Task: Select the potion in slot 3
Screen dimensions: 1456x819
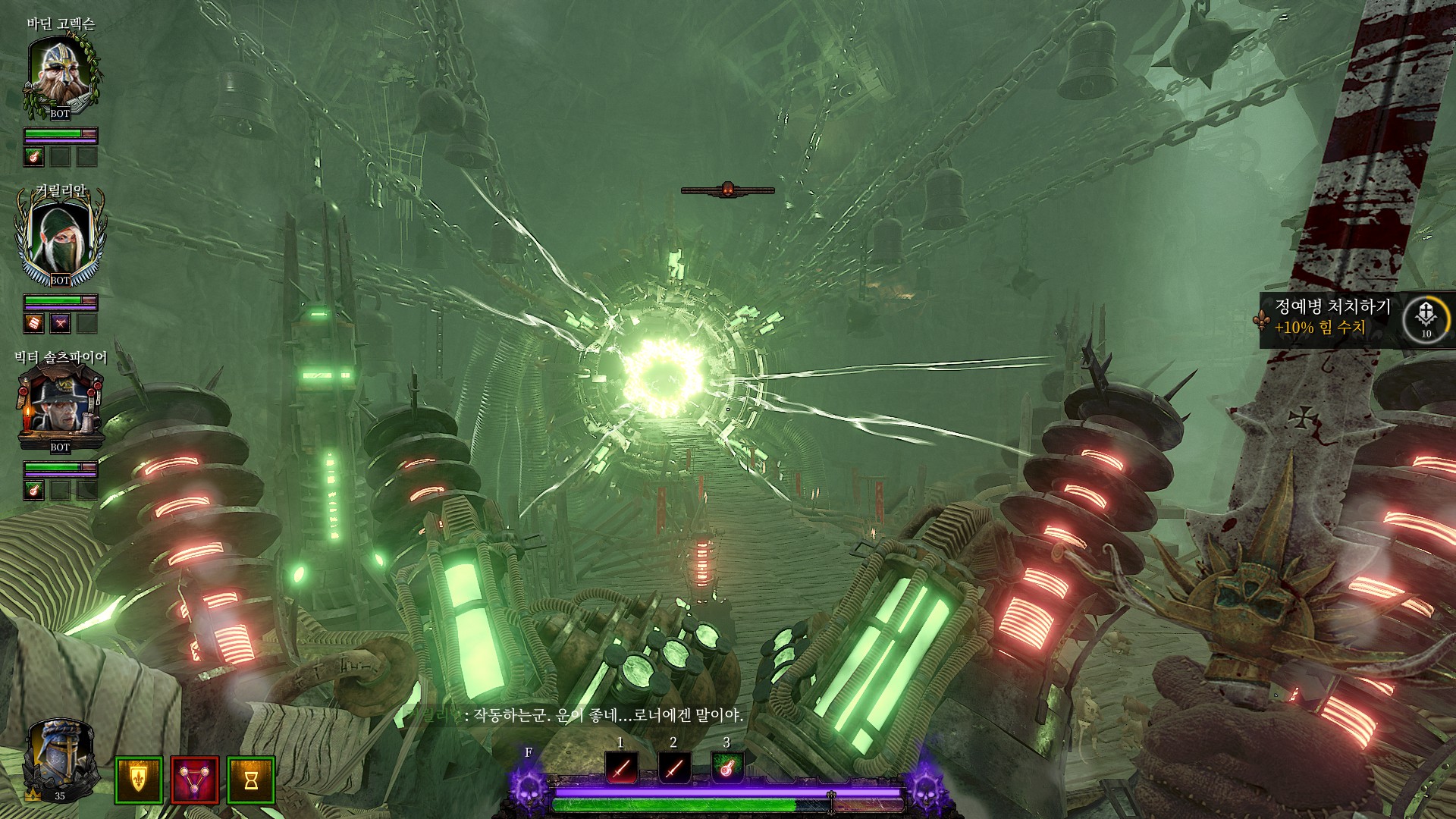Action: point(727,768)
